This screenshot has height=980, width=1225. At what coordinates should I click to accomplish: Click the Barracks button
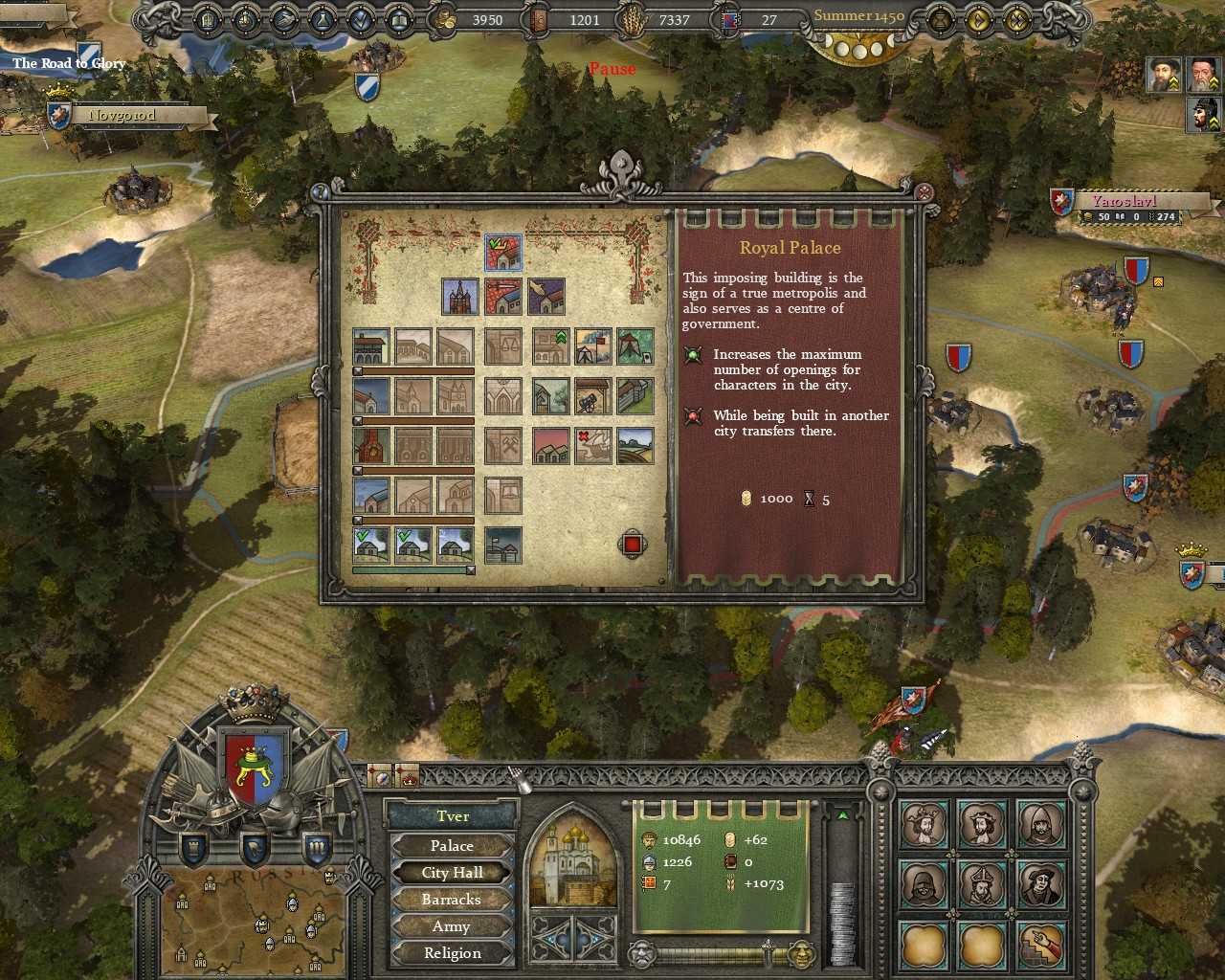451,899
